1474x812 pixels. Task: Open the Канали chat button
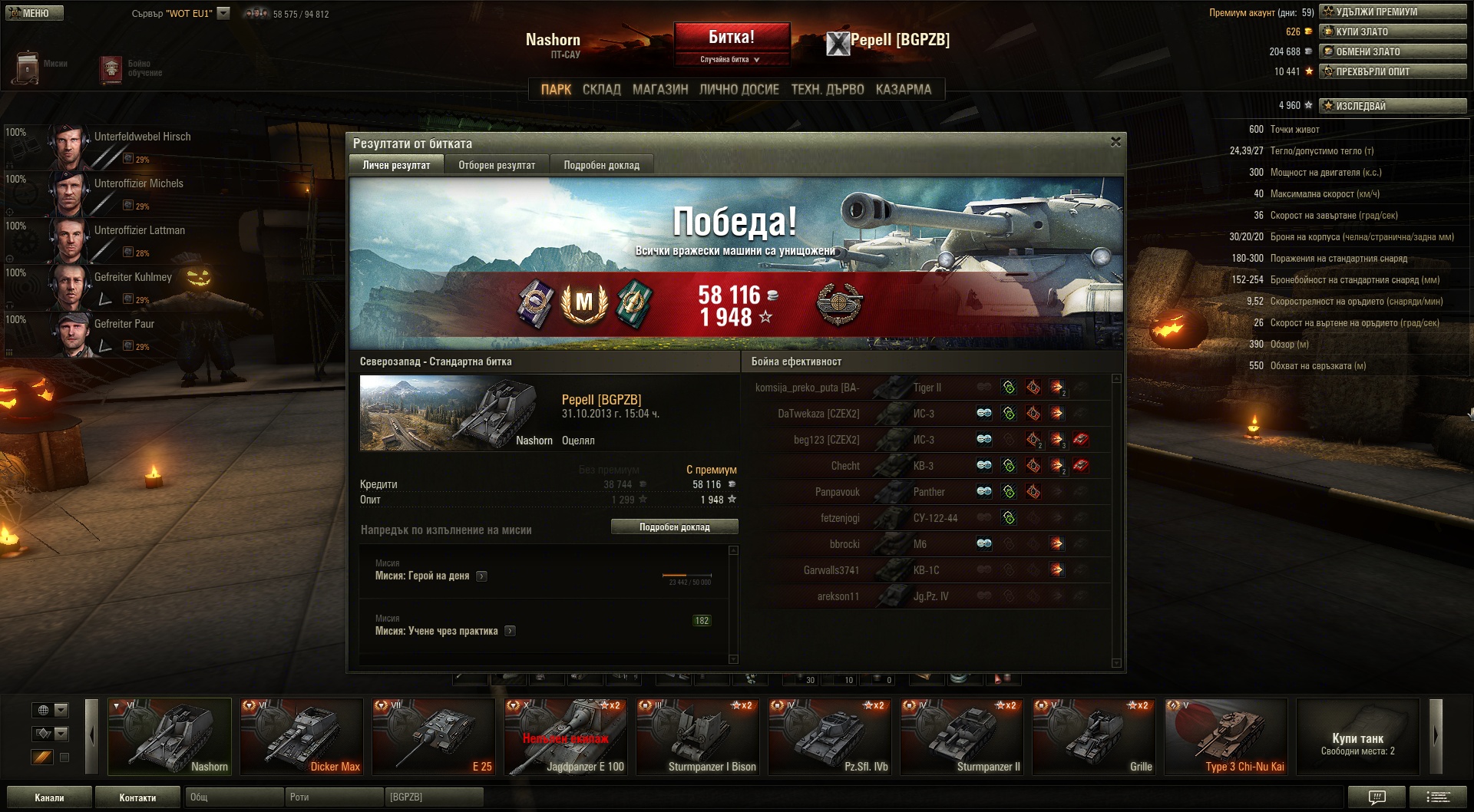point(49,797)
